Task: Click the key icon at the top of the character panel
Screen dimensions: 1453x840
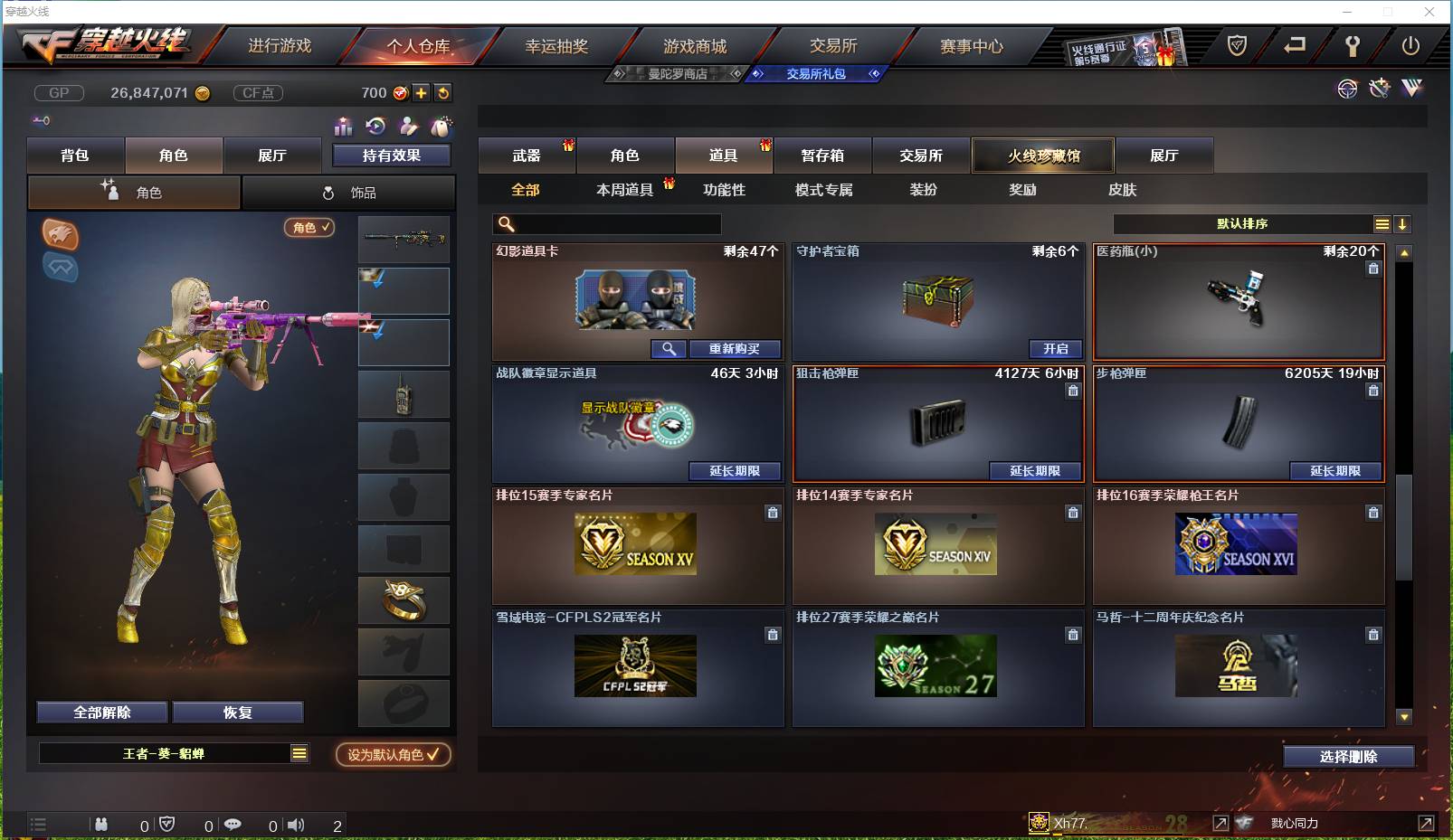Action: click(x=41, y=119)
